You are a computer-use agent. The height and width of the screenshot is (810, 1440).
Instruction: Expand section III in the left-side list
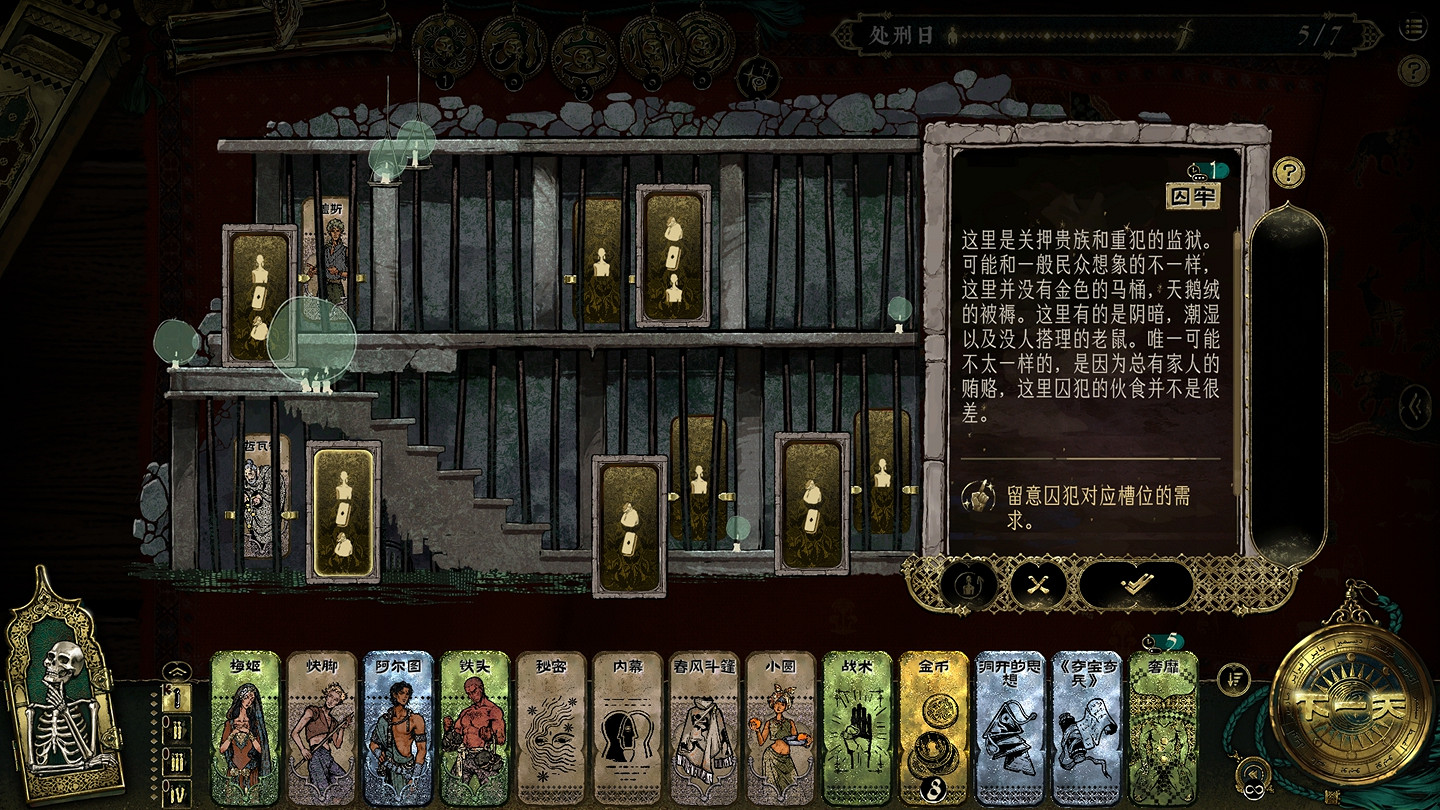tap(178, 760)
